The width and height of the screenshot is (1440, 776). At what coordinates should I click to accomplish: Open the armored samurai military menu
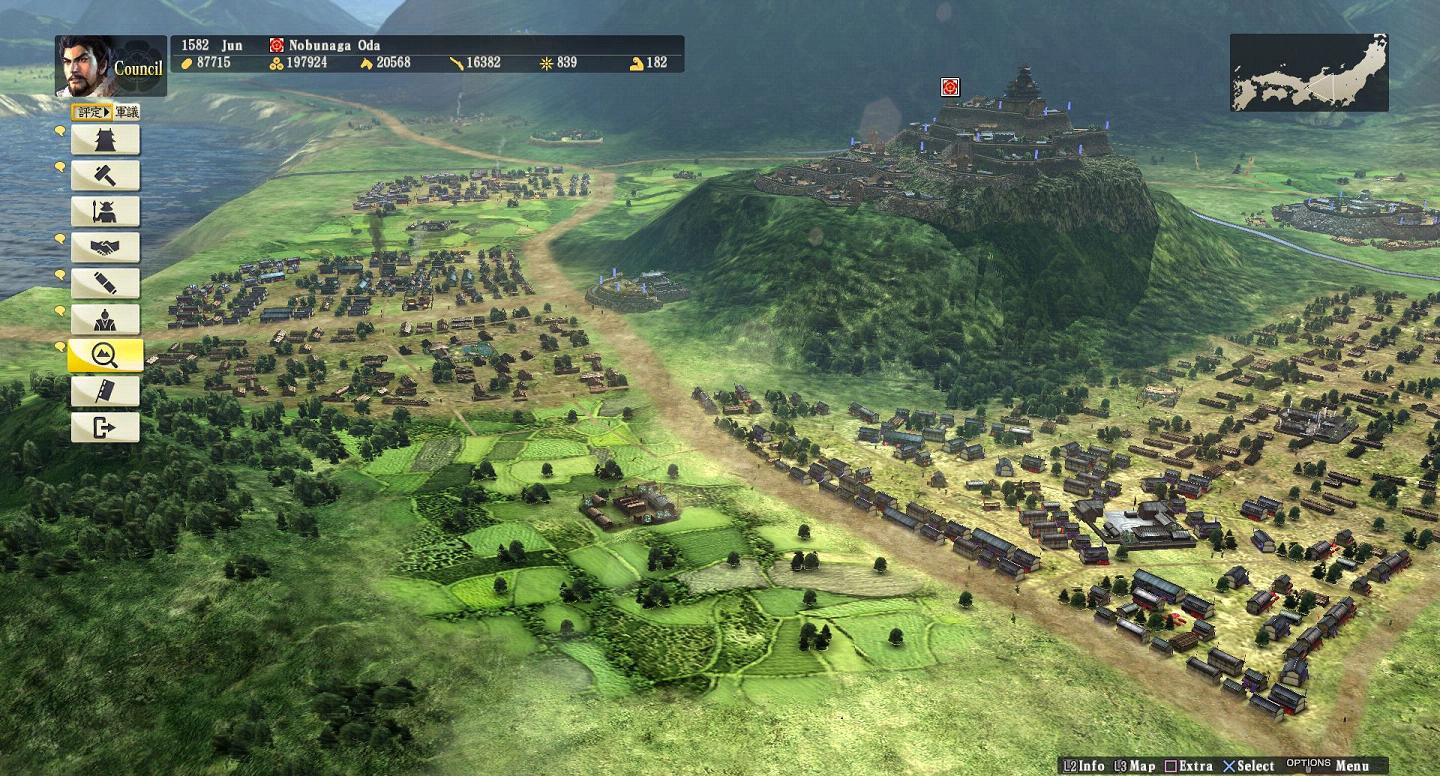coord(105,212)
